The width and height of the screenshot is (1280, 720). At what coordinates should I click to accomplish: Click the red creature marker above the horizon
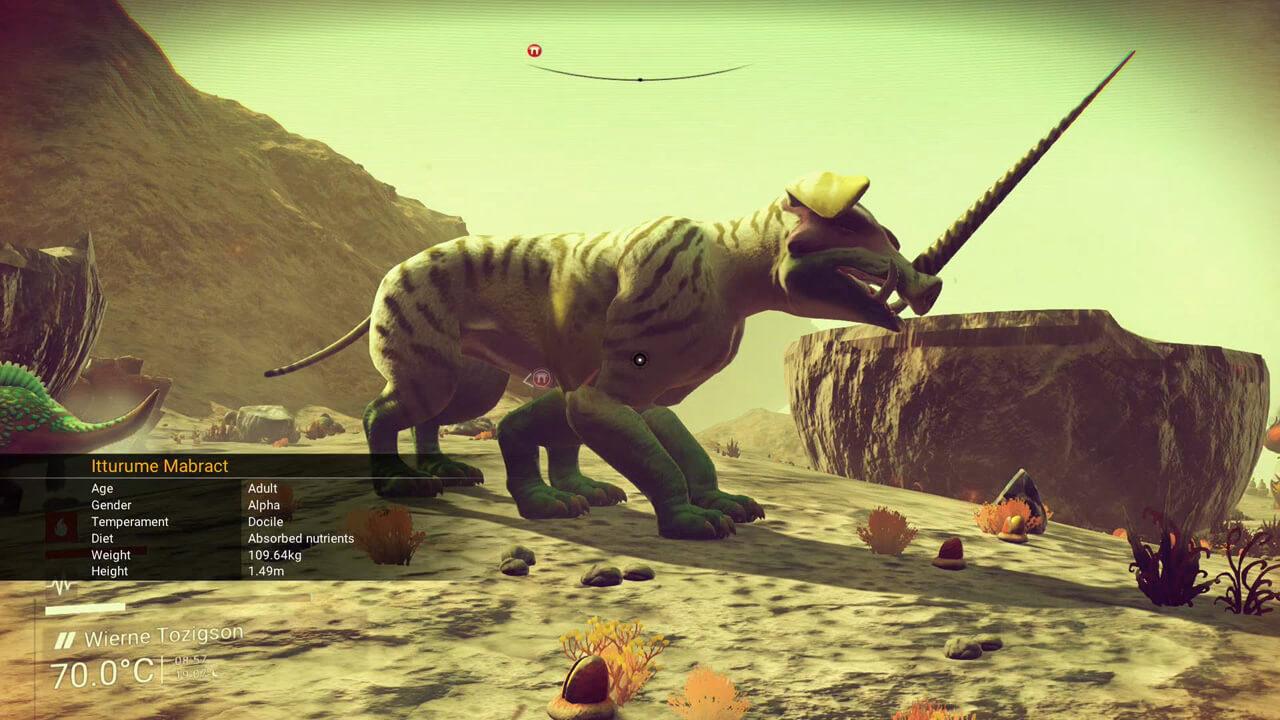[533, 47]
